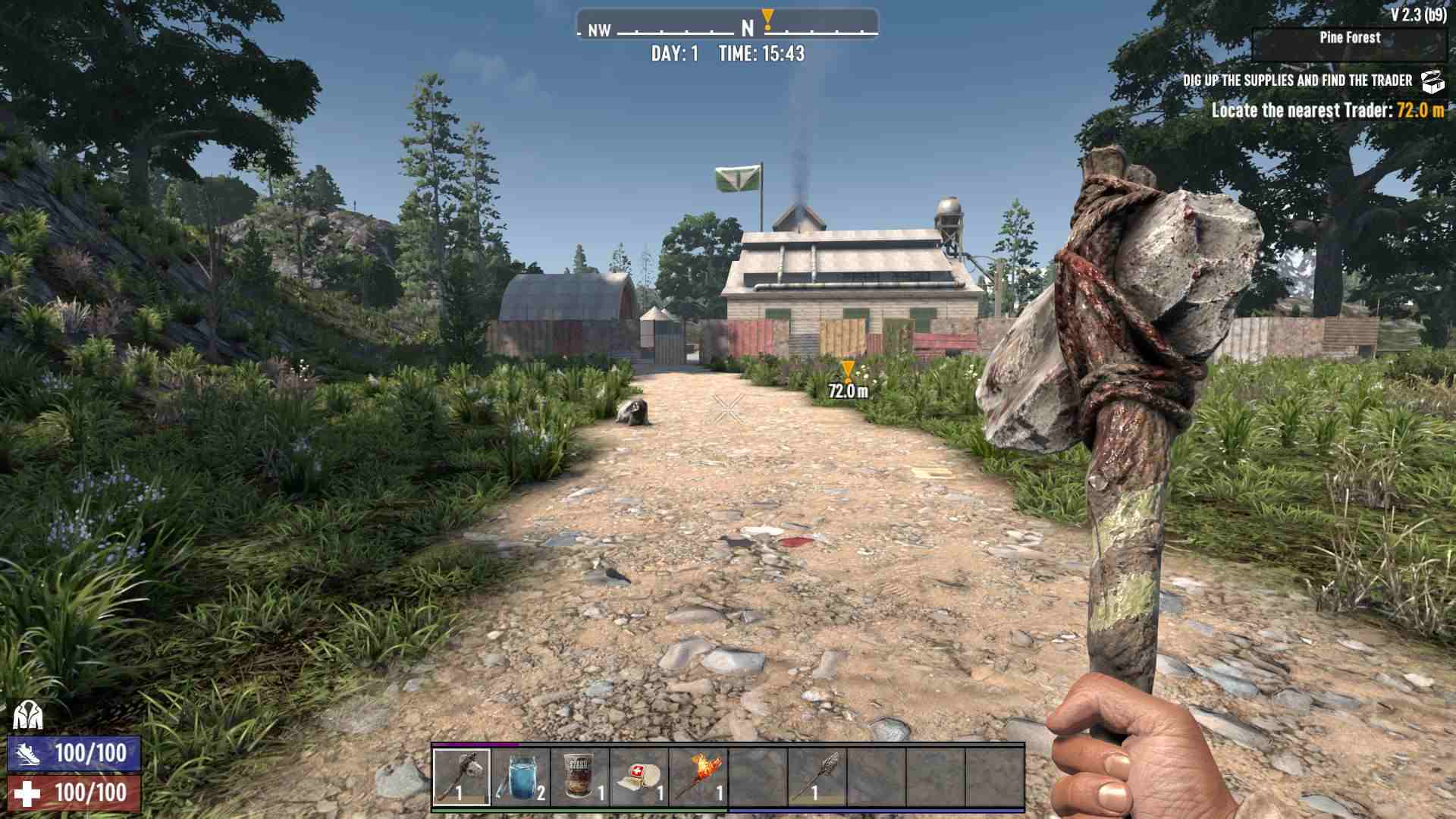Pick the first aid bandage slot
Viewport: 1456px width, 819px height.
[x=639, y=777]
